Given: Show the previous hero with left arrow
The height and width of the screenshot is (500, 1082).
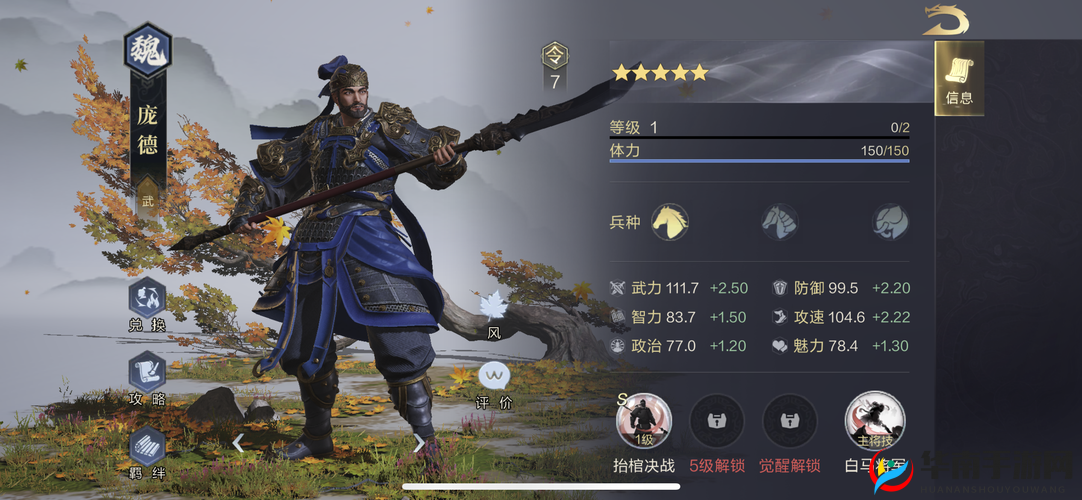Looking at the screenshot, I should pos(238,442).
